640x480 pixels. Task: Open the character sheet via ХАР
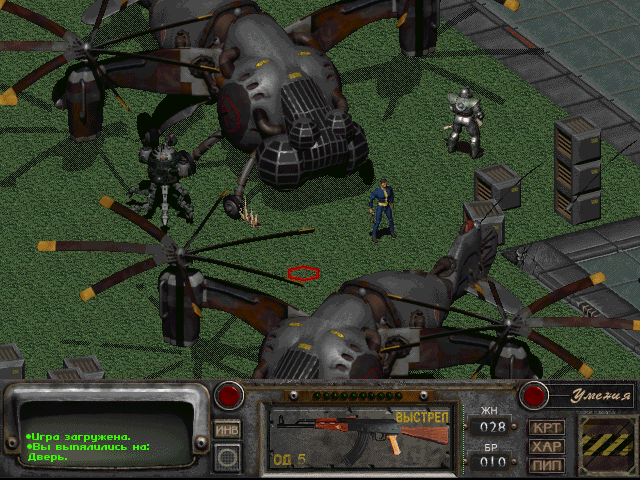547,446
